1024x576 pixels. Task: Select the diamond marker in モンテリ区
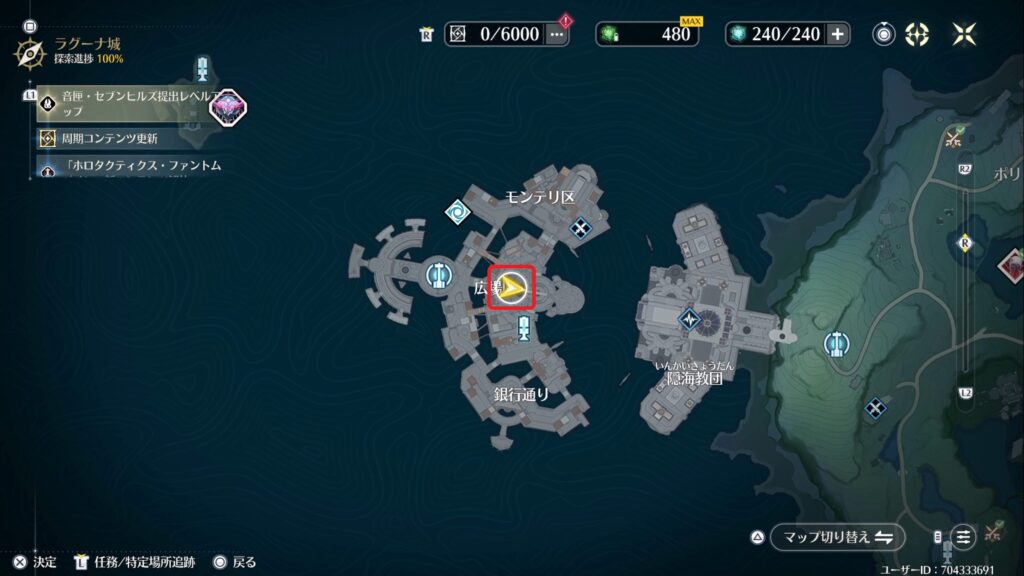click(581, 229)
